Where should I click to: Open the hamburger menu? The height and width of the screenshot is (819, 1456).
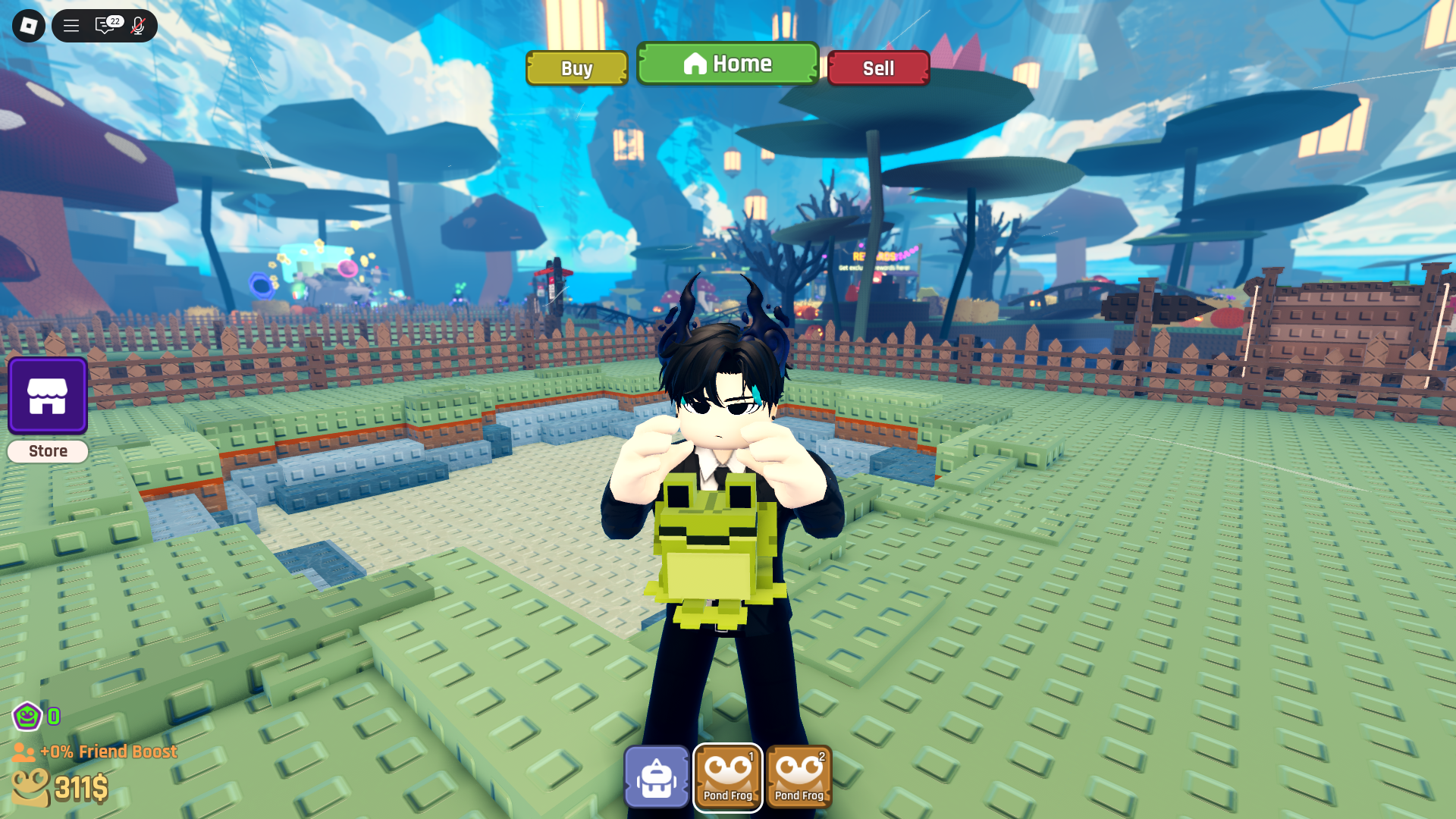click(71, 25)
